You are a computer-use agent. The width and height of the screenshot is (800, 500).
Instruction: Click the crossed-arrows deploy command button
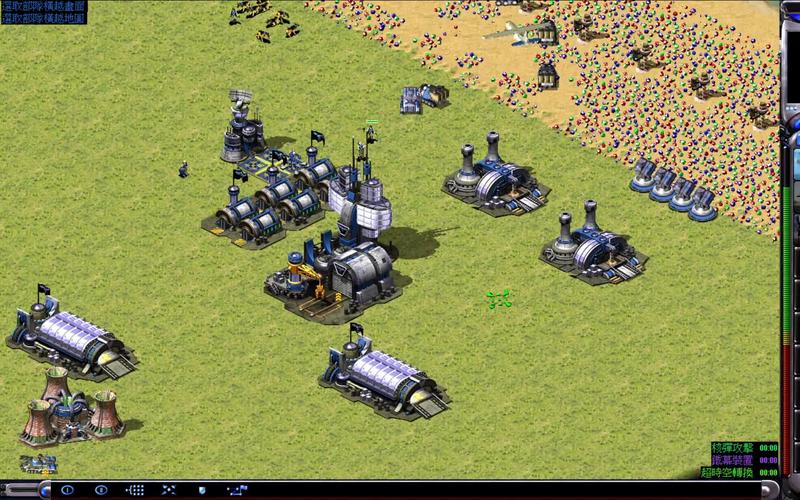pyautogui.click(x=168, y=490)
